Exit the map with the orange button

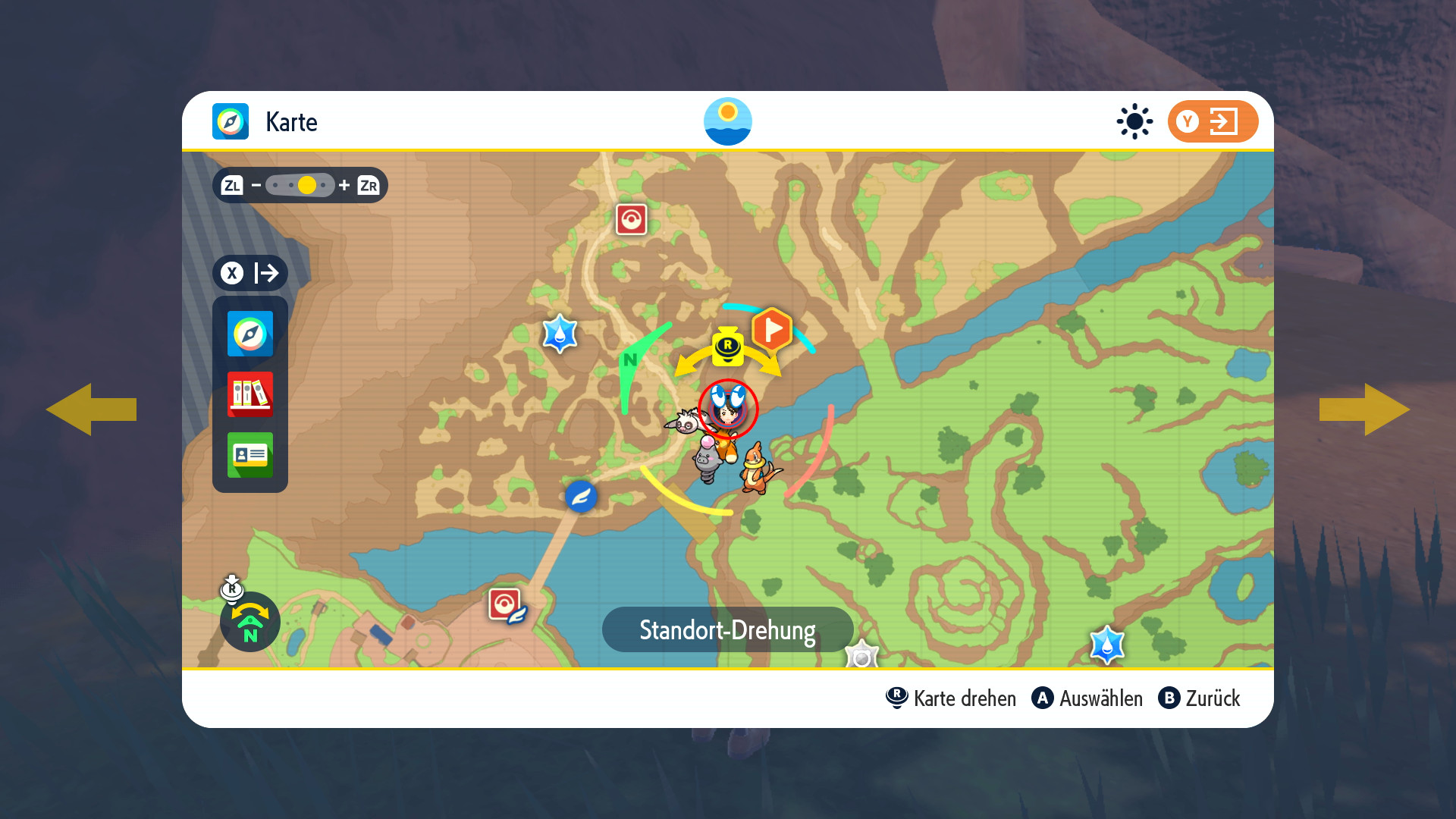1212,121
